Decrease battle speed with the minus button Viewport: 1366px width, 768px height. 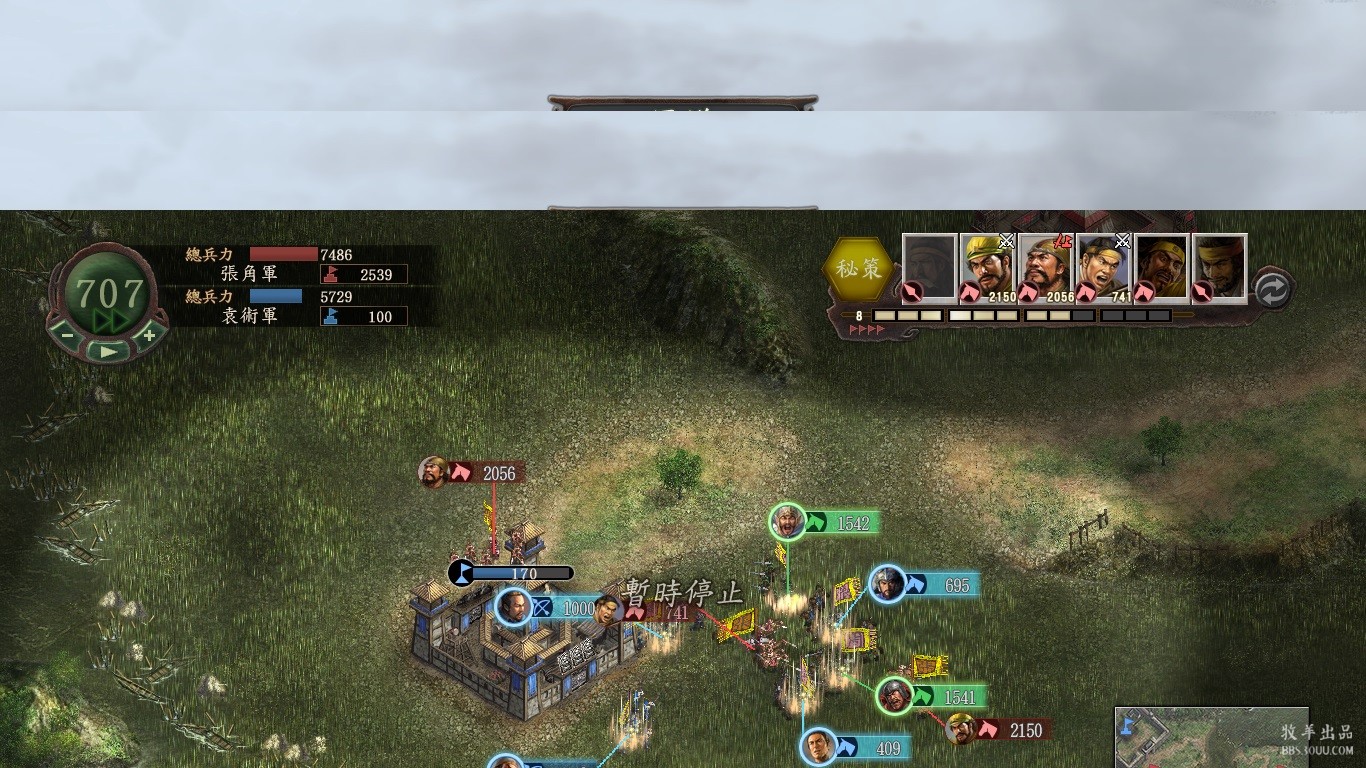(68, 336)
